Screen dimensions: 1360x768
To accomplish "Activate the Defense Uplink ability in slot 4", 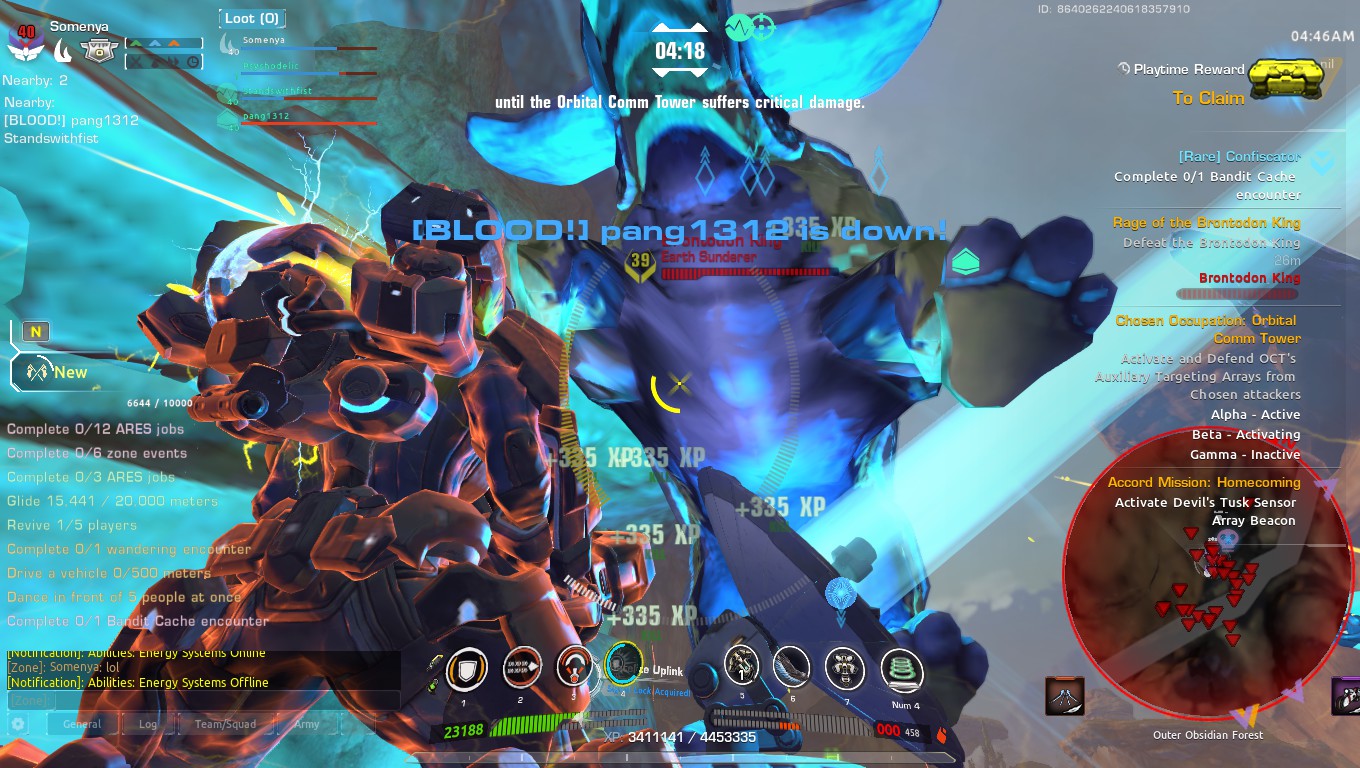I will (x=624, y=668).
